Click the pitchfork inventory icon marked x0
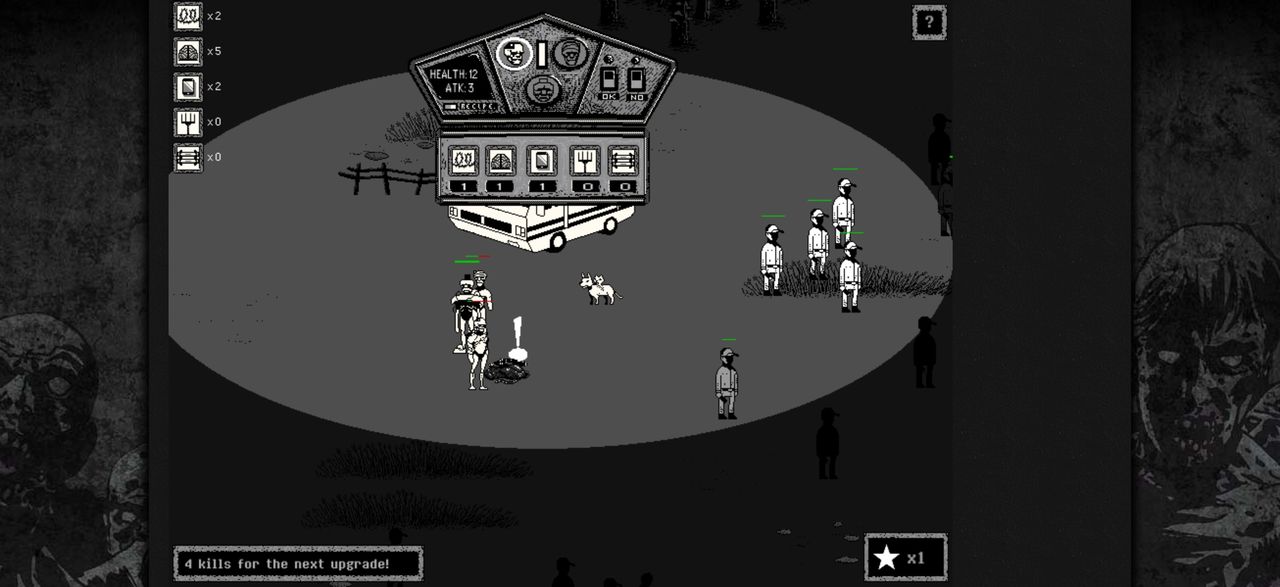 pos(188,122)
